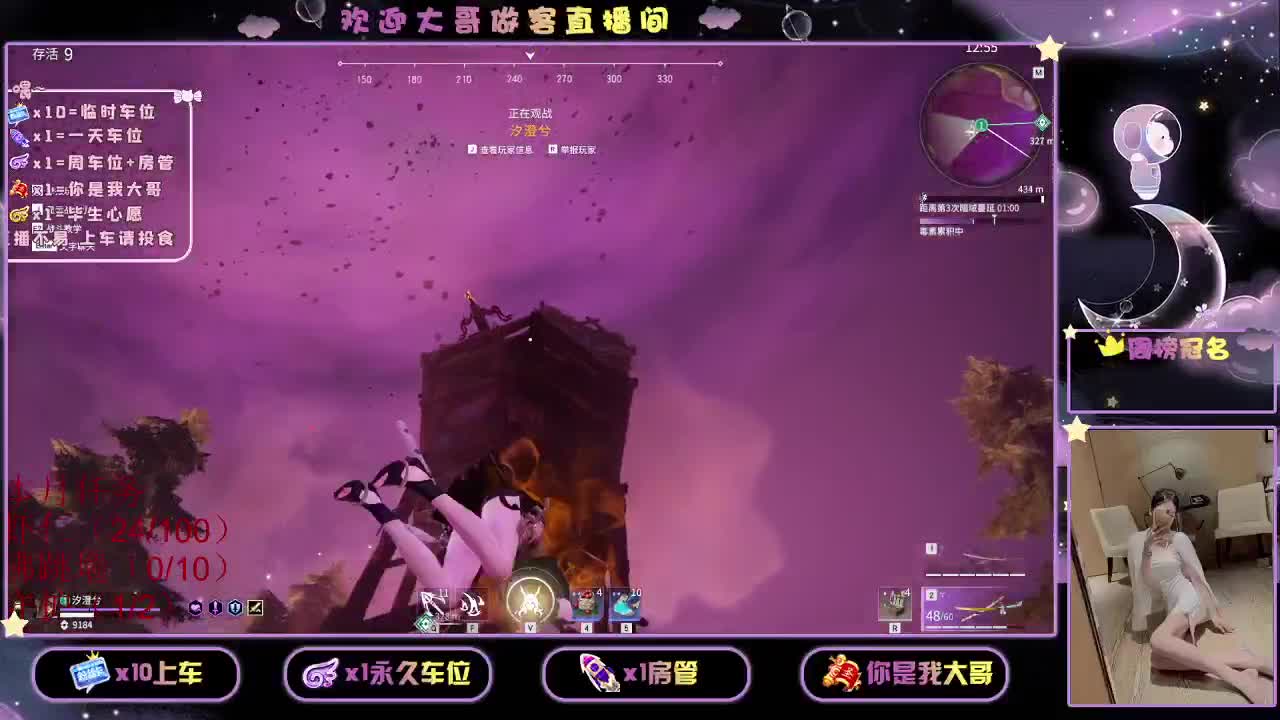Open the full map via the M icon
This screenshot has height=720, width=1280.
point(1038,72)
